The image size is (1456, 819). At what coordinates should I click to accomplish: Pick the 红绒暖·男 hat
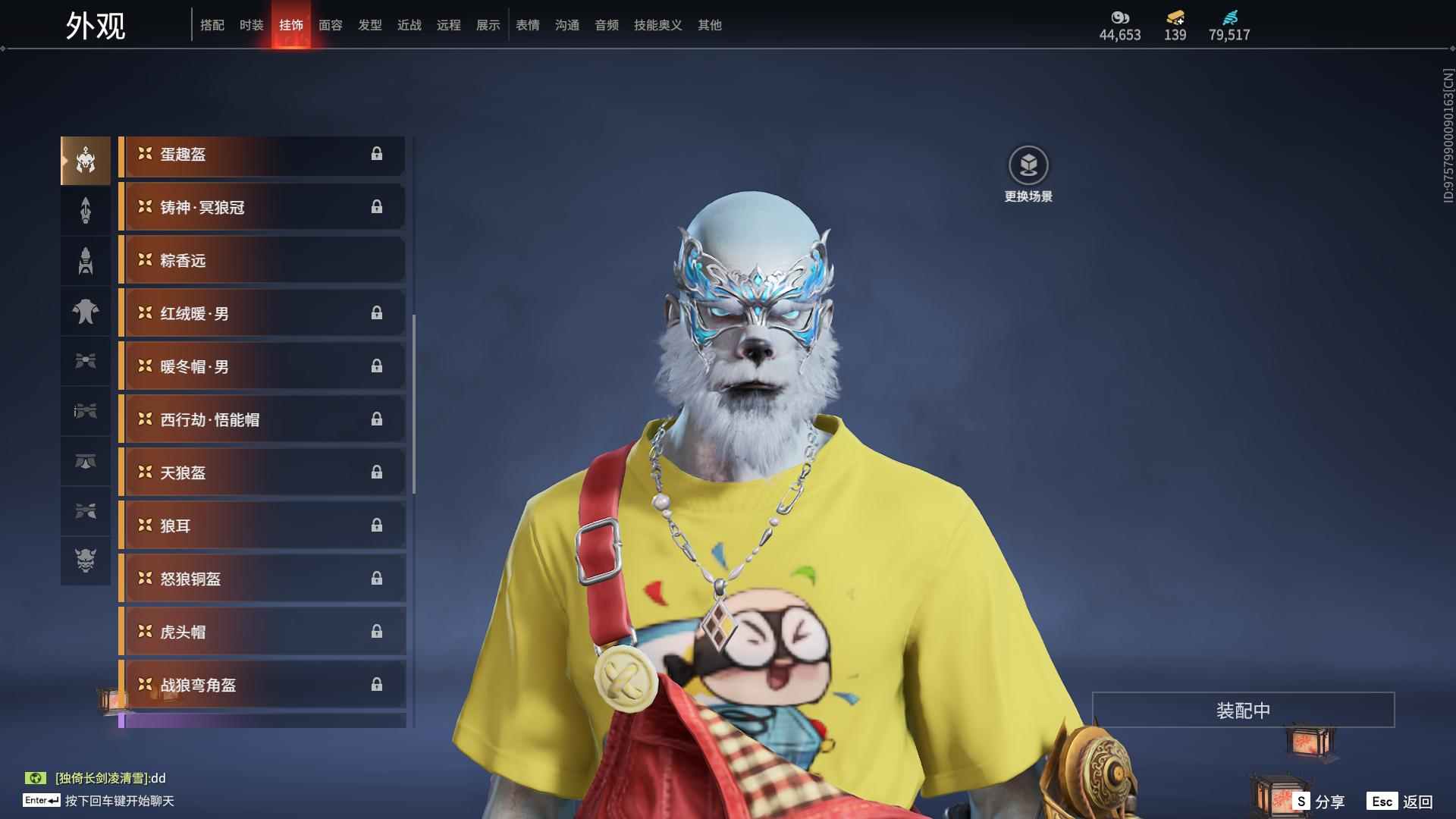pyautogui.click(x=262, y=314)
